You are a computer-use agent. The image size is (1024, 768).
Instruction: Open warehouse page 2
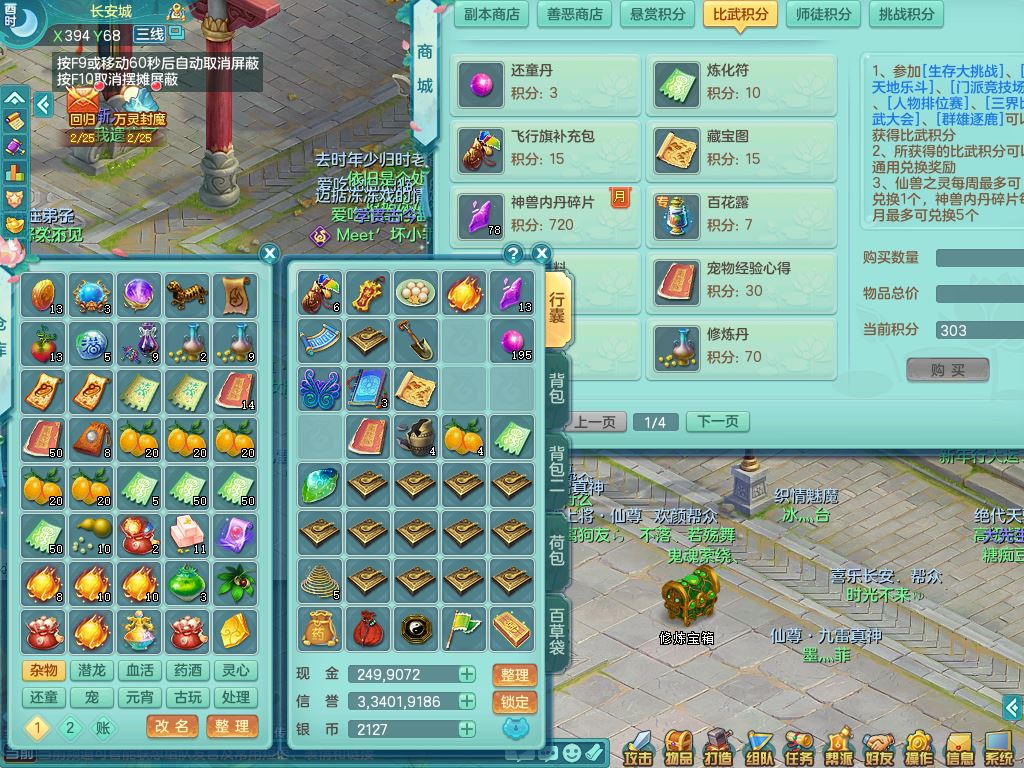(x=69, y=727)
